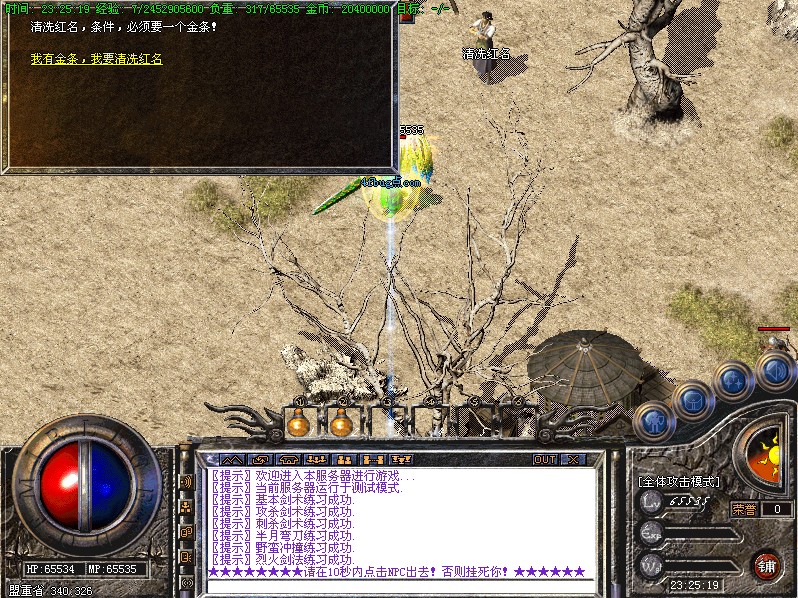Toggle sound with the round speaker button
The image size is (798, 598).
[x=774, y=371]
